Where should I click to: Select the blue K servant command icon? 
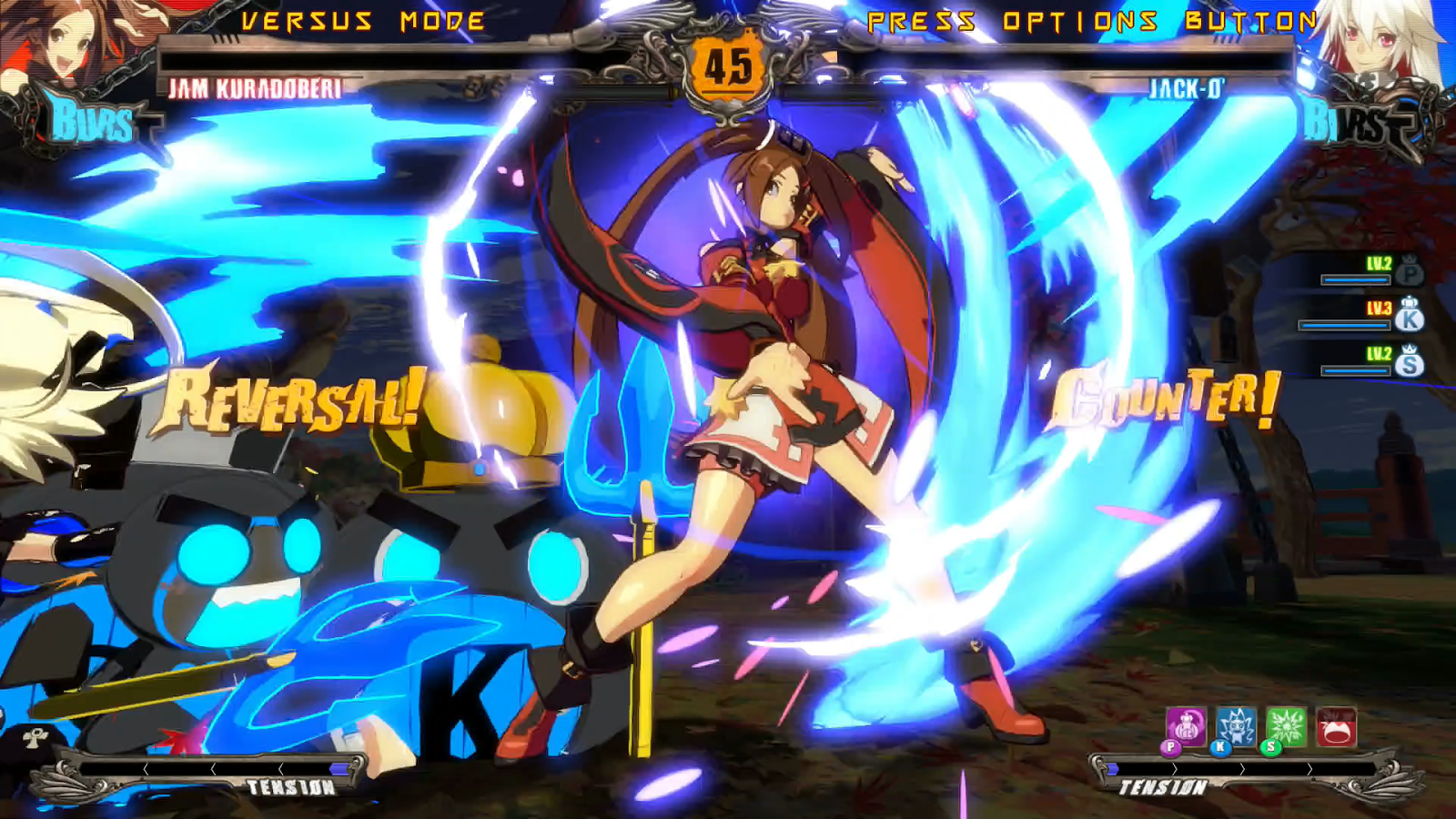tap(1236, 727)
